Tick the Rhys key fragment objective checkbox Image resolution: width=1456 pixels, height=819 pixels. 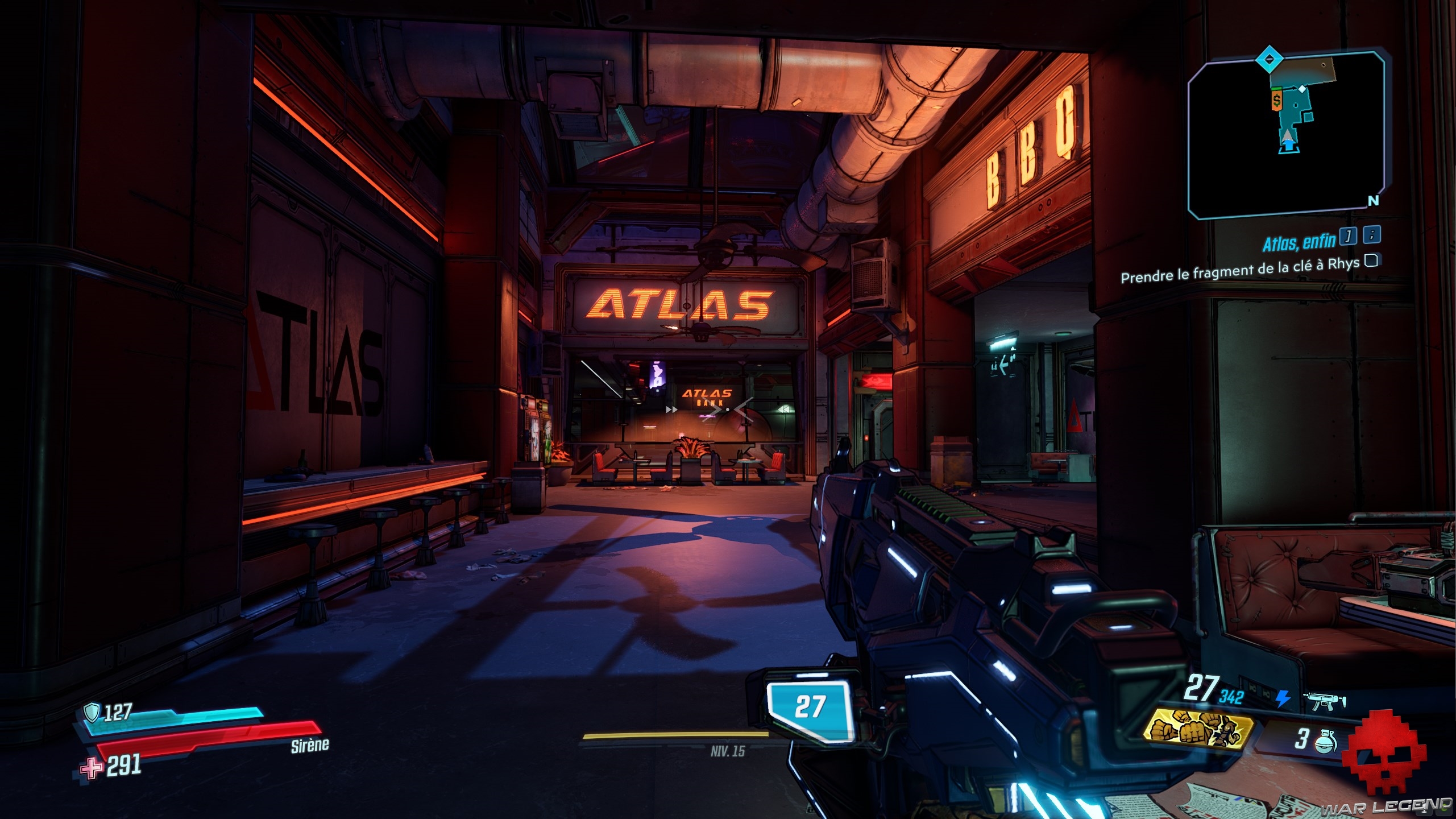click(x=1371, y=260)
